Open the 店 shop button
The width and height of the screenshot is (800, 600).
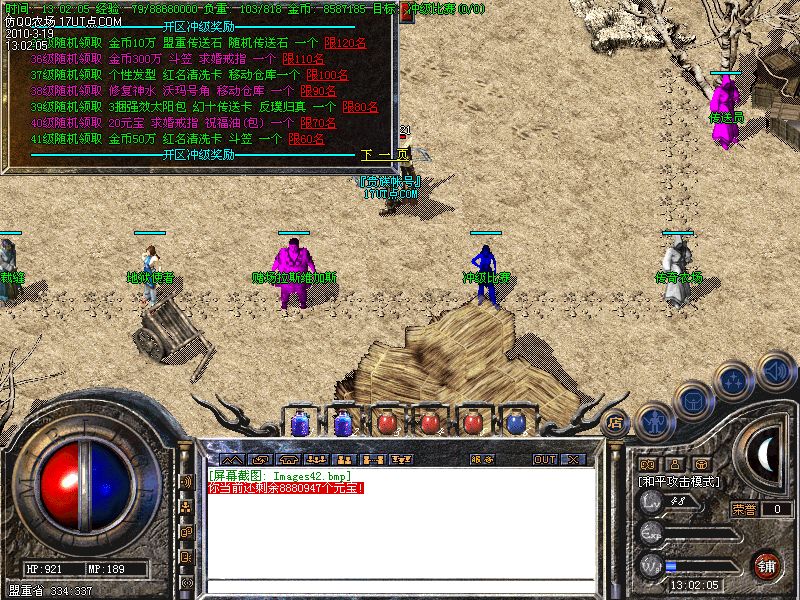(x=617, y=421)
